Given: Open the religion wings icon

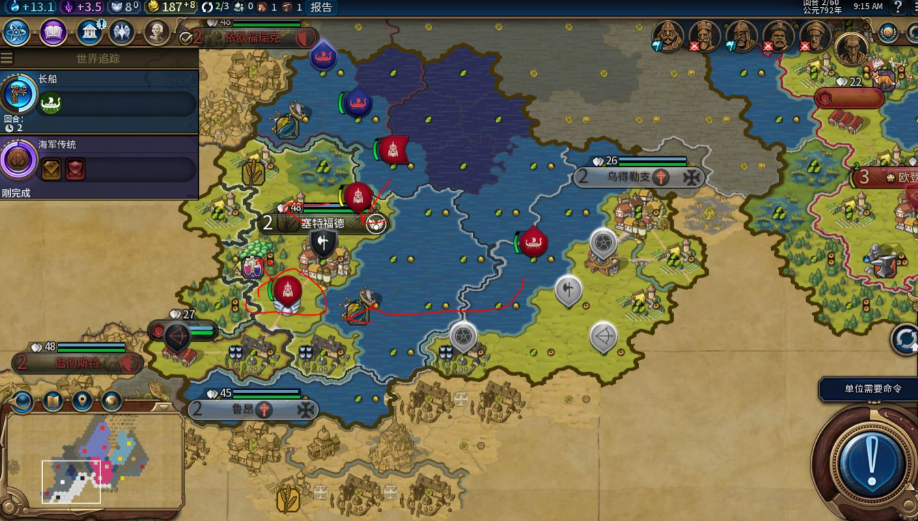Looking at the screenshot, I should tap(122, 32).
